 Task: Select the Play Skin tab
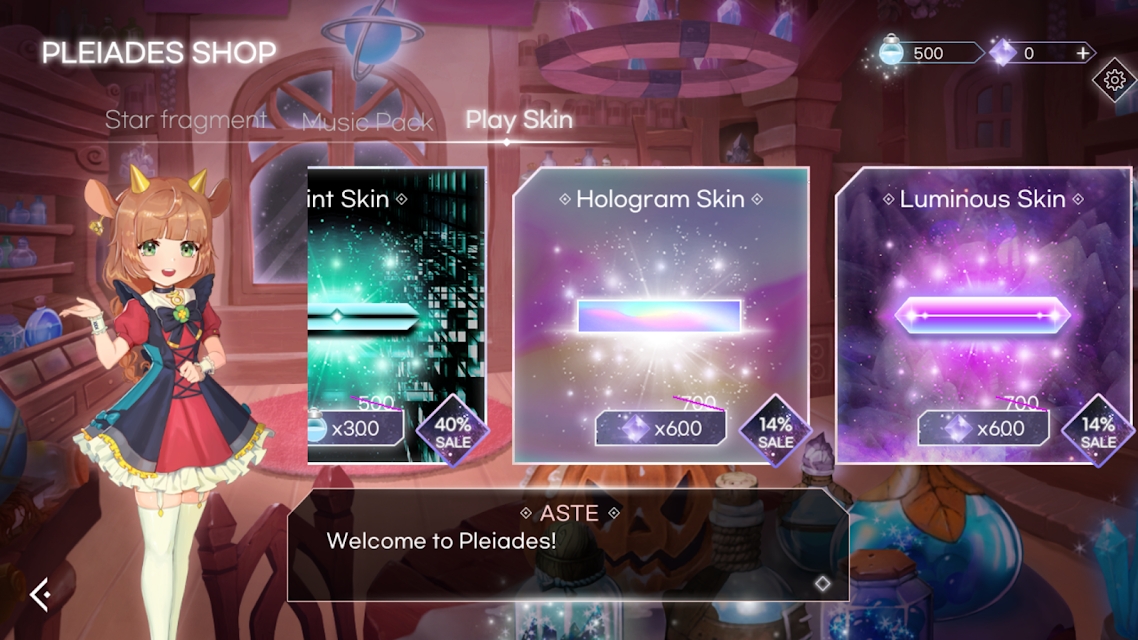click(x=519, y=121)
